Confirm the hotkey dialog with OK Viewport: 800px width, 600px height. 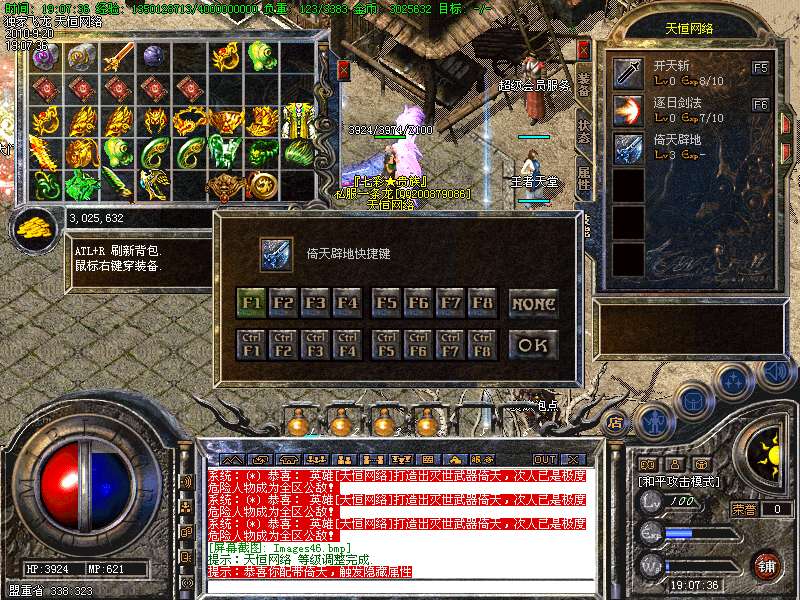click(533, 345)
